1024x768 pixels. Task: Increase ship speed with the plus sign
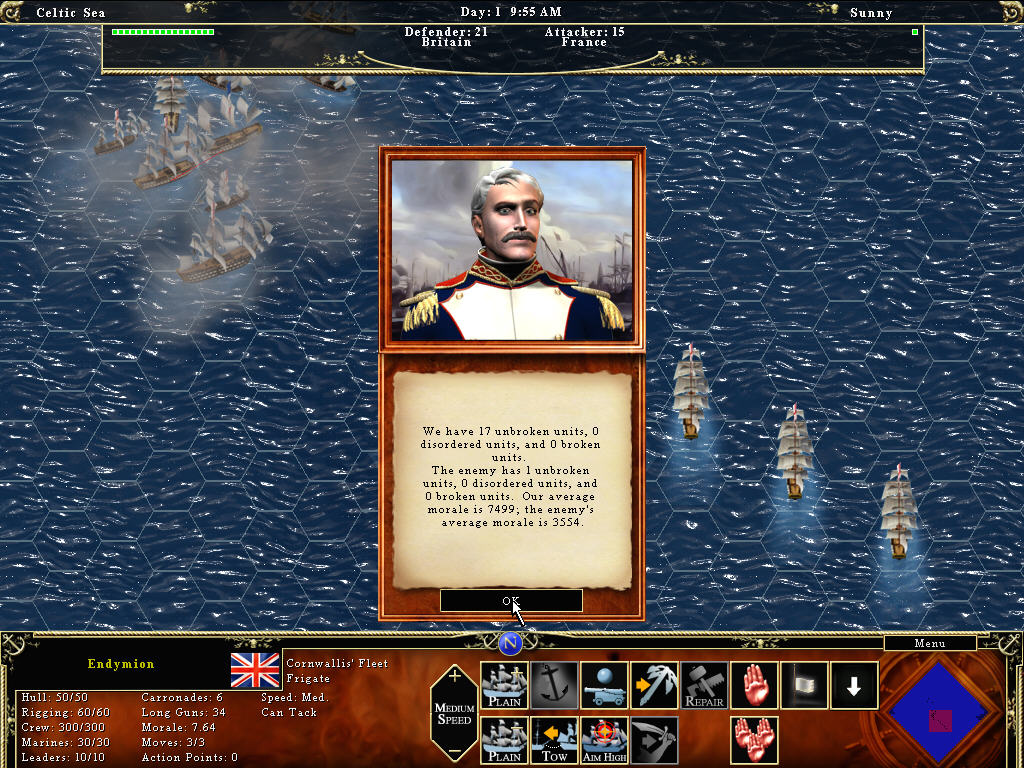pyautogui.click(x=455, y=677)
